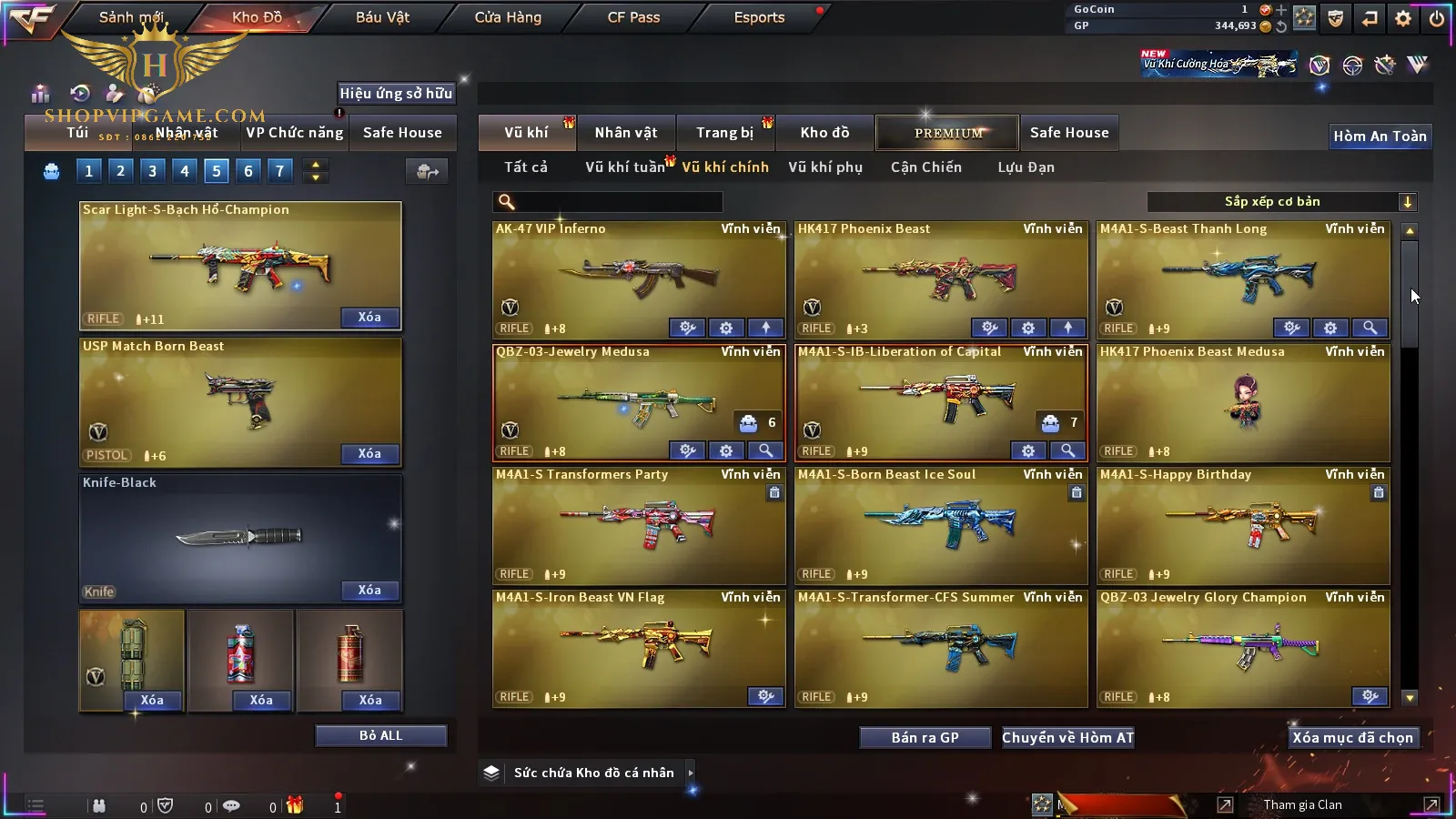This screenshot has height=819, width=1456.
Task: Choose the M4A1-S-Born Beast Ice Soul rifle
Action: 940,525
